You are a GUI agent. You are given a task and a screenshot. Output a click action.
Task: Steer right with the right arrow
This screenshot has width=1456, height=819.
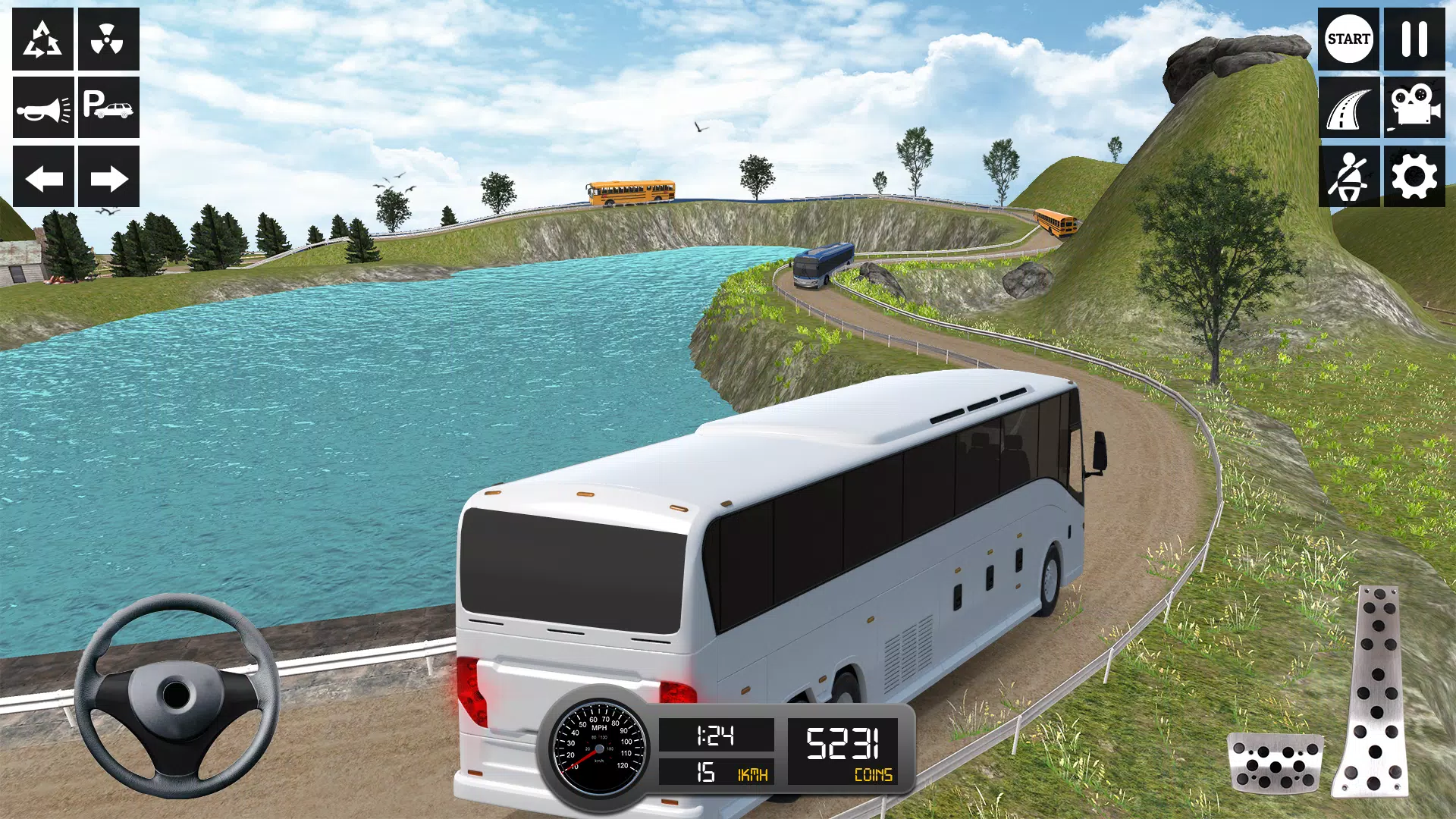[x=108, y=178]
